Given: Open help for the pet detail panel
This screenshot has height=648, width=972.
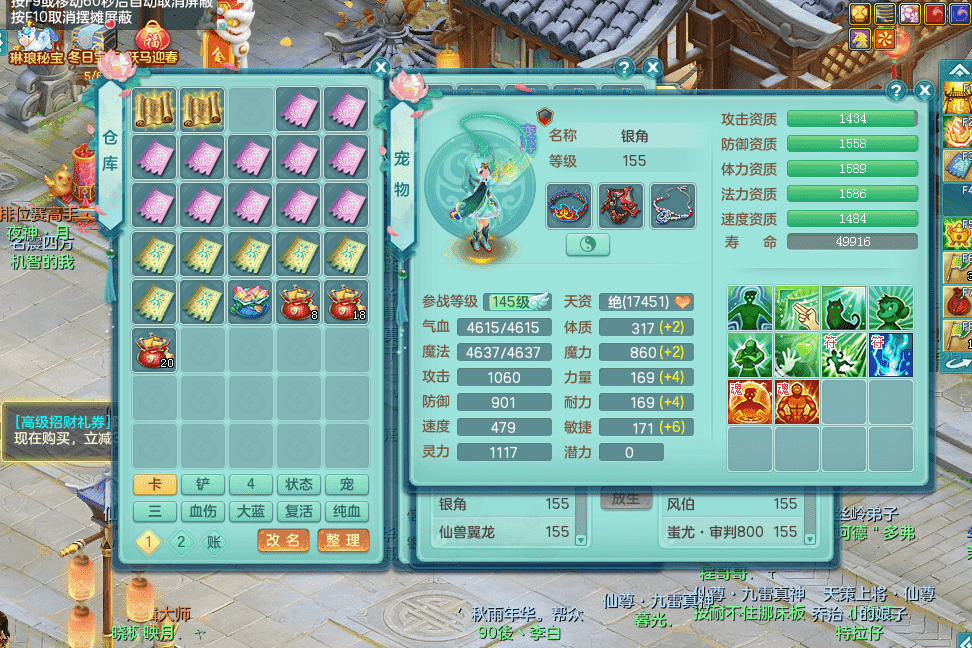Looking at the screenshot, I should [897, 91].
